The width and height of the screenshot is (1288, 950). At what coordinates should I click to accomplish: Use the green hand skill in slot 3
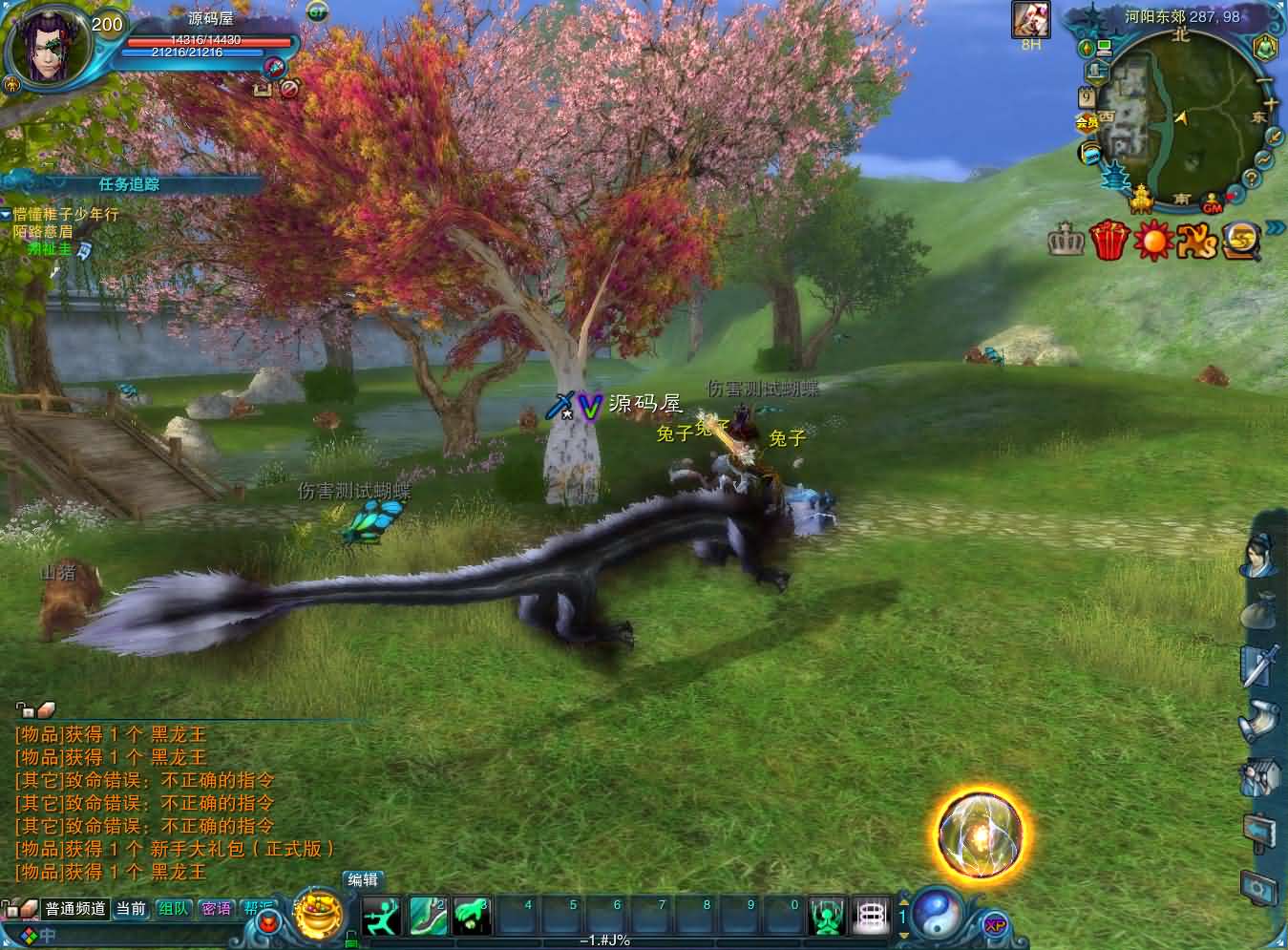[472, 917]
